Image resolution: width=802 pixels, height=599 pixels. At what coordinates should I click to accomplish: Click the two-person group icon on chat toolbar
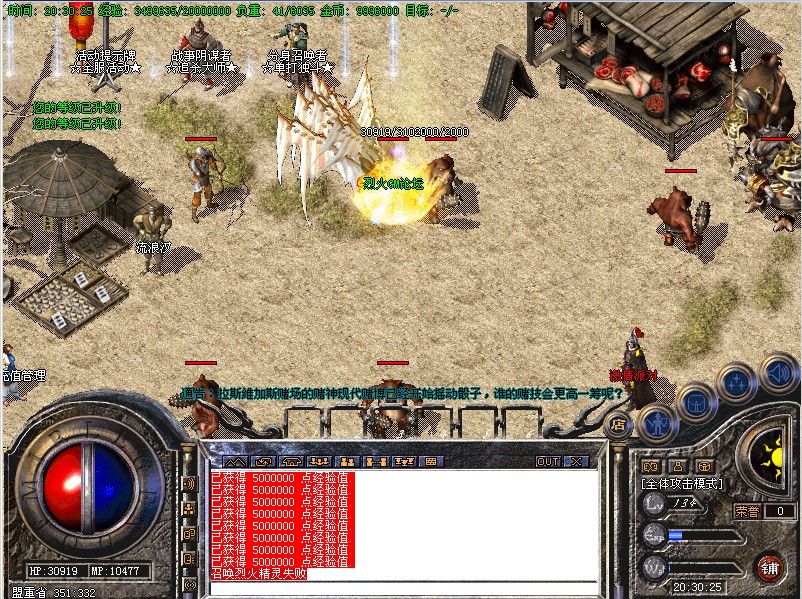pos(348,462)
